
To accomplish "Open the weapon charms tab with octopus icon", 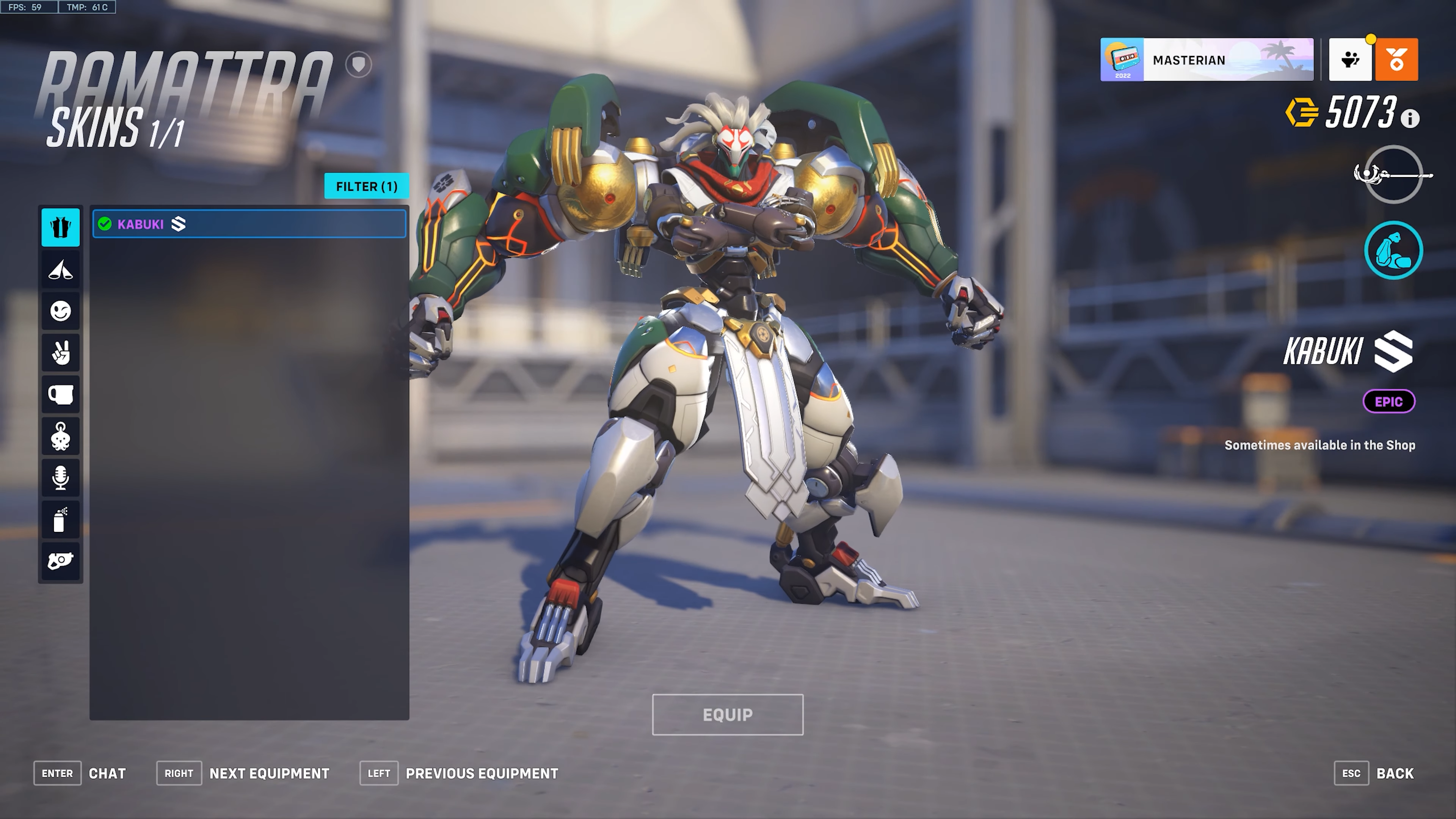I will 61,436.
